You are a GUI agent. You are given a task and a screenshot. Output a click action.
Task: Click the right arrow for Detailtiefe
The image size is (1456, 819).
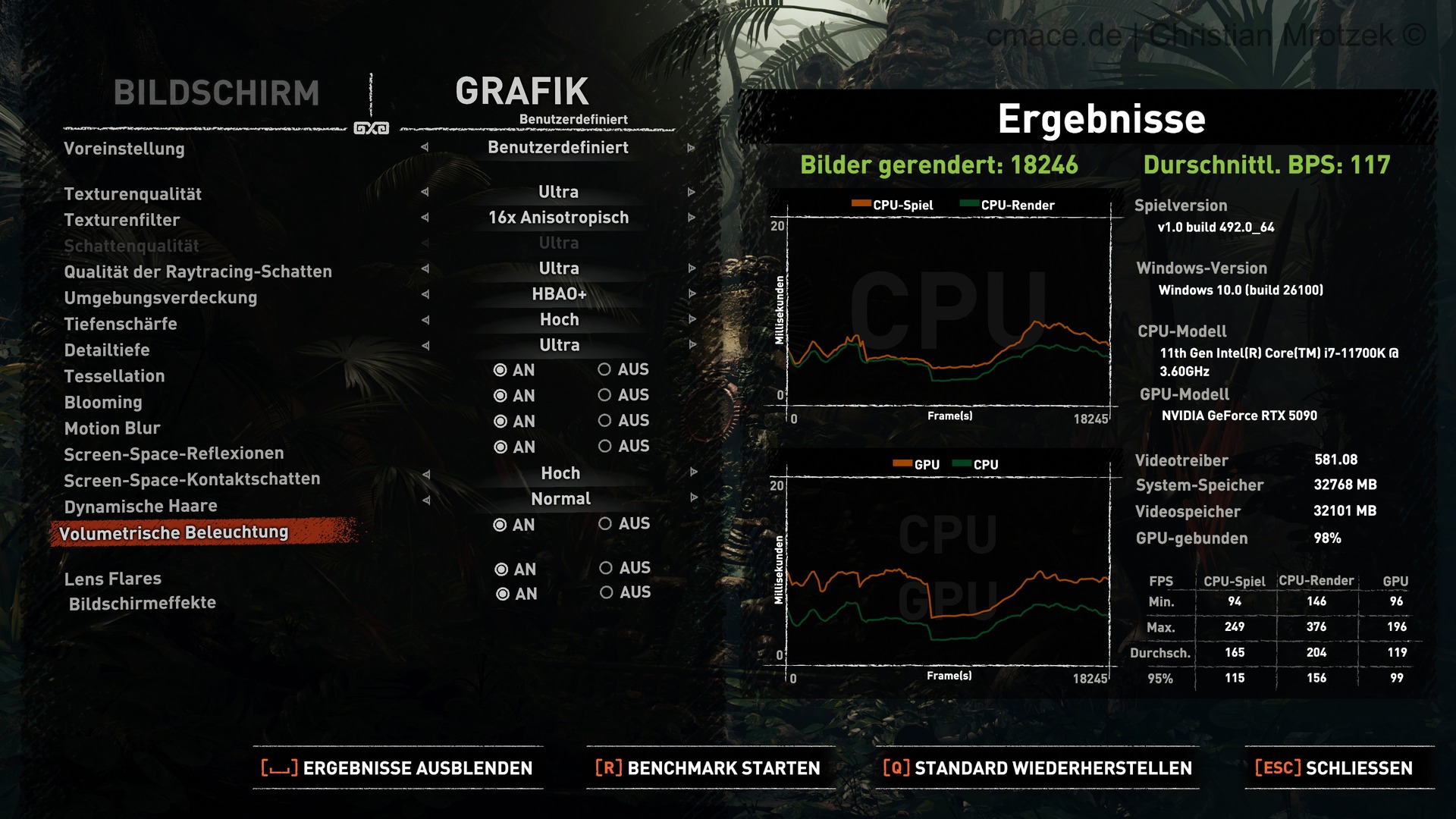[x=692, y=345]
